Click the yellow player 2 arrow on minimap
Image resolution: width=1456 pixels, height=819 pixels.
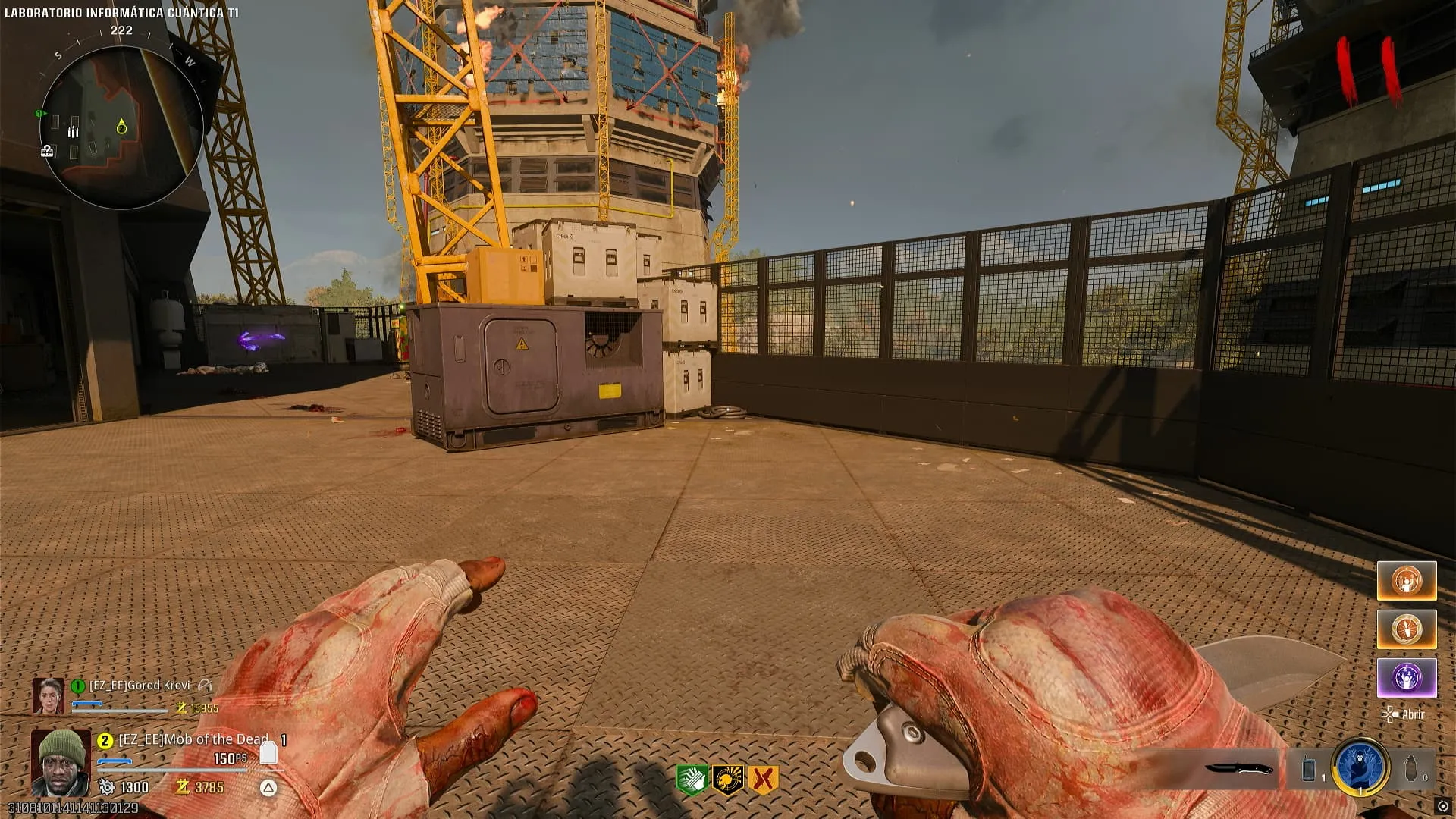click(x=121, y=127)
